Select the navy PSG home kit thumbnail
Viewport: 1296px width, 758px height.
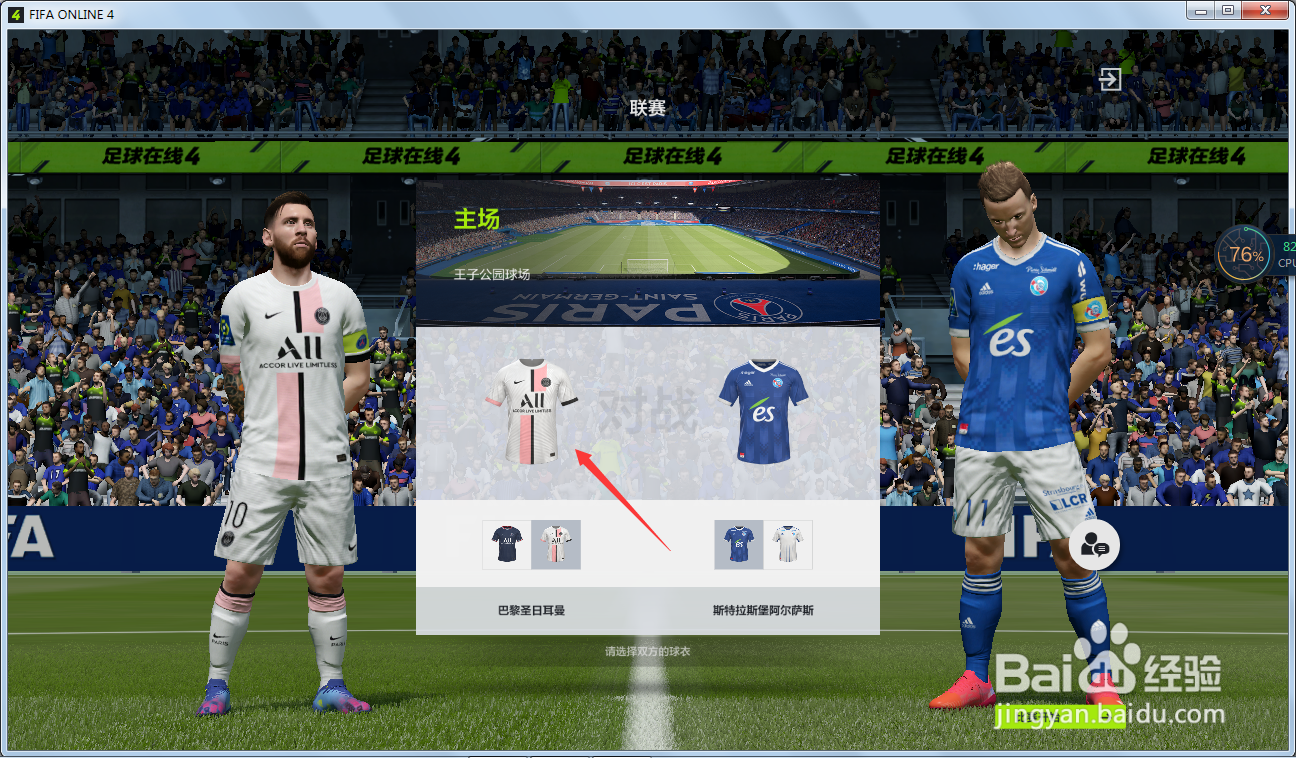point(506,545)
